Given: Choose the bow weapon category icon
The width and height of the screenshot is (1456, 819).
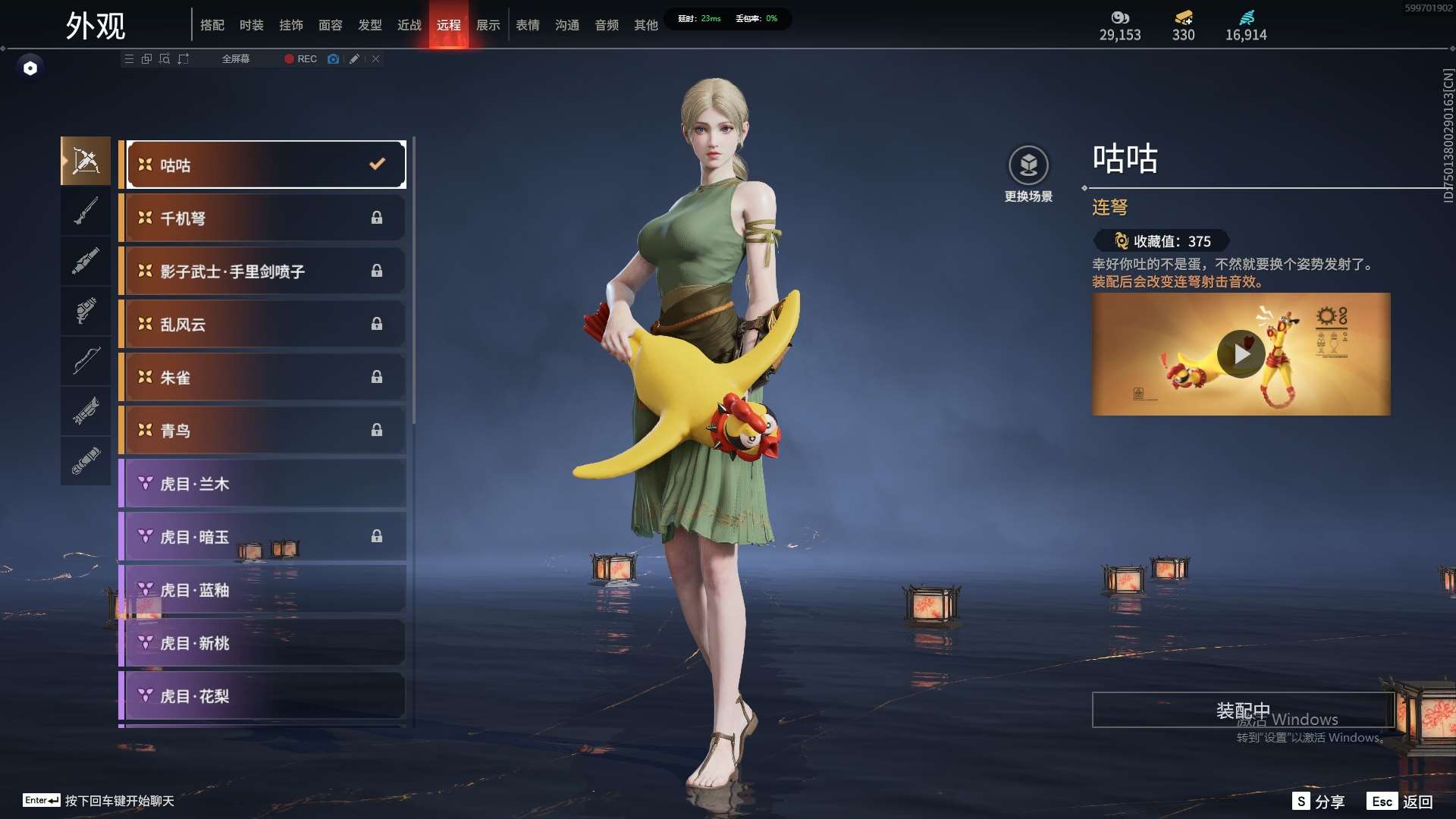Looking at the screenshot, I should (86, 361).
